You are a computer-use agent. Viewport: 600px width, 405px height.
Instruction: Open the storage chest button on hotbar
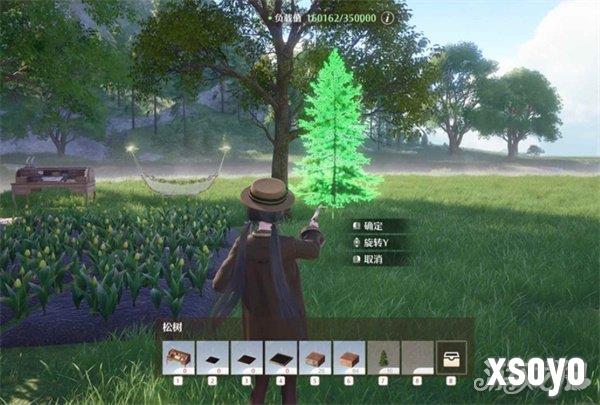[453, 357]
